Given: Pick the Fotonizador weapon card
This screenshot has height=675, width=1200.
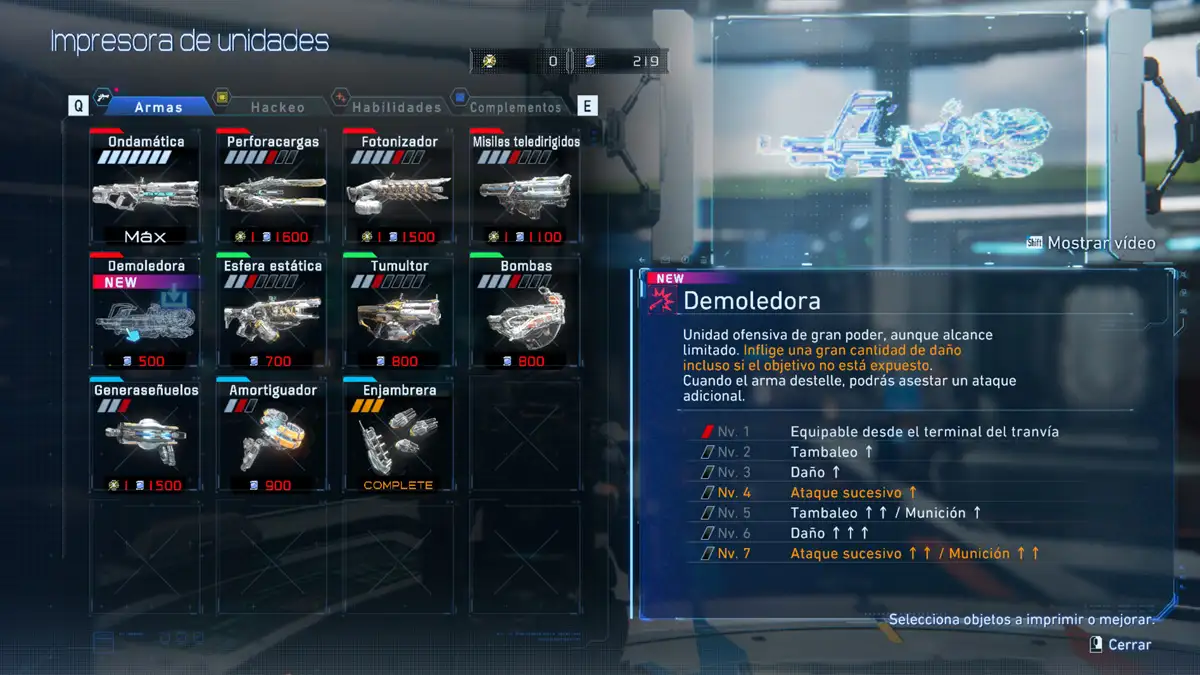Looking at the screenshot, I should coord(398,188).
